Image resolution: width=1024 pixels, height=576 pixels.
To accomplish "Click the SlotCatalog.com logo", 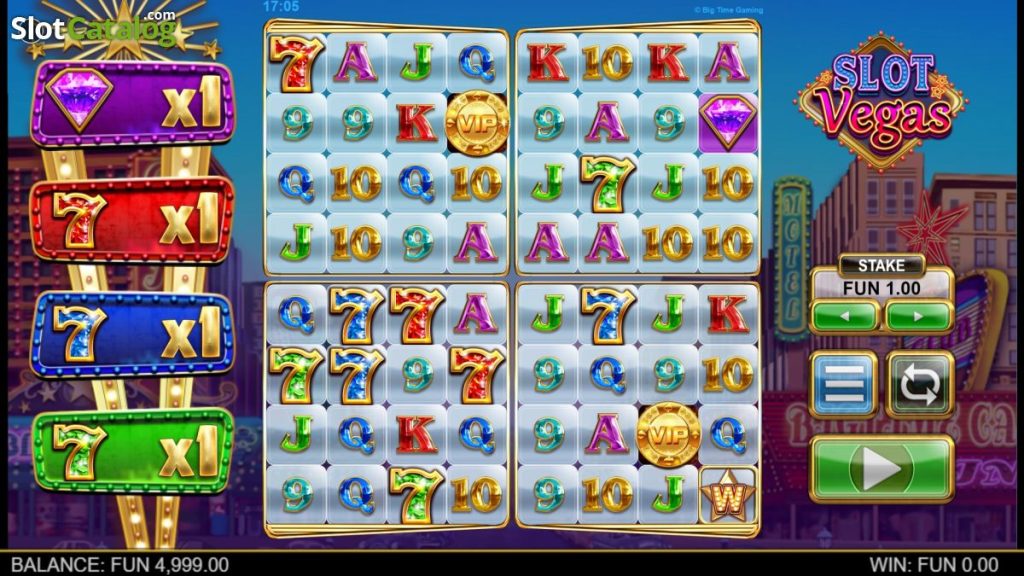I will [x=94, y=27].
